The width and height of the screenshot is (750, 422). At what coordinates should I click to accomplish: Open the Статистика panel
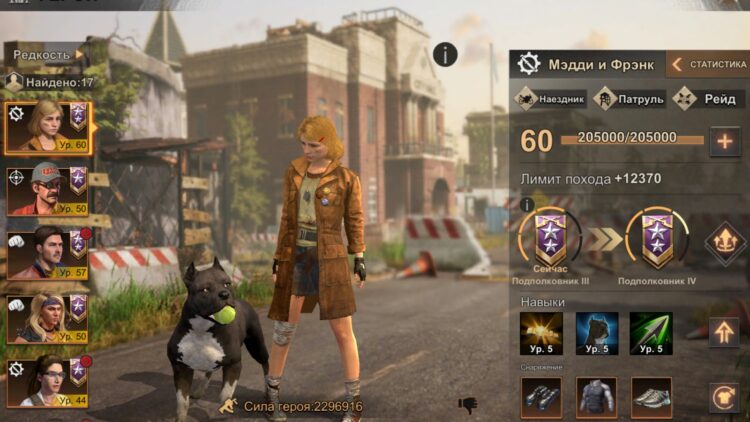(x=708, y=65)
